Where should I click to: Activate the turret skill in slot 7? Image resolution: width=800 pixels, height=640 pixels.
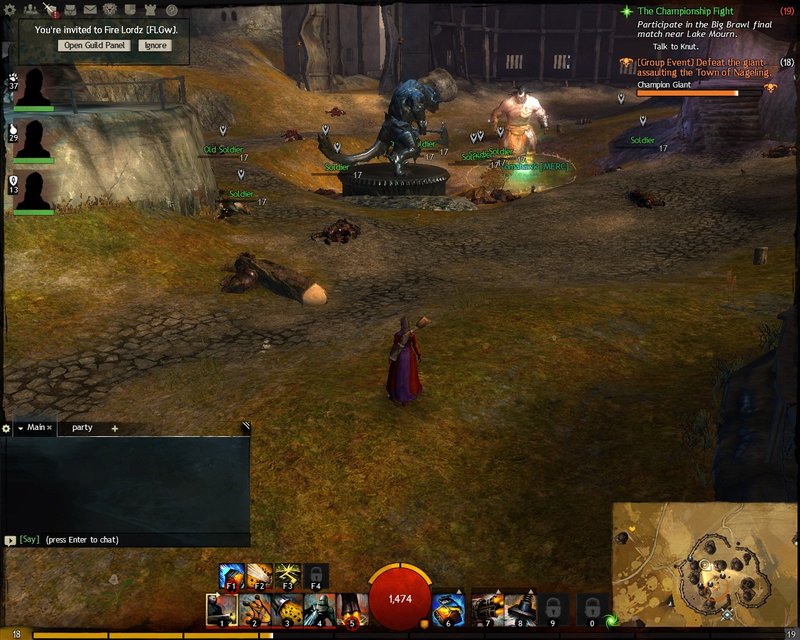[486, 607]
